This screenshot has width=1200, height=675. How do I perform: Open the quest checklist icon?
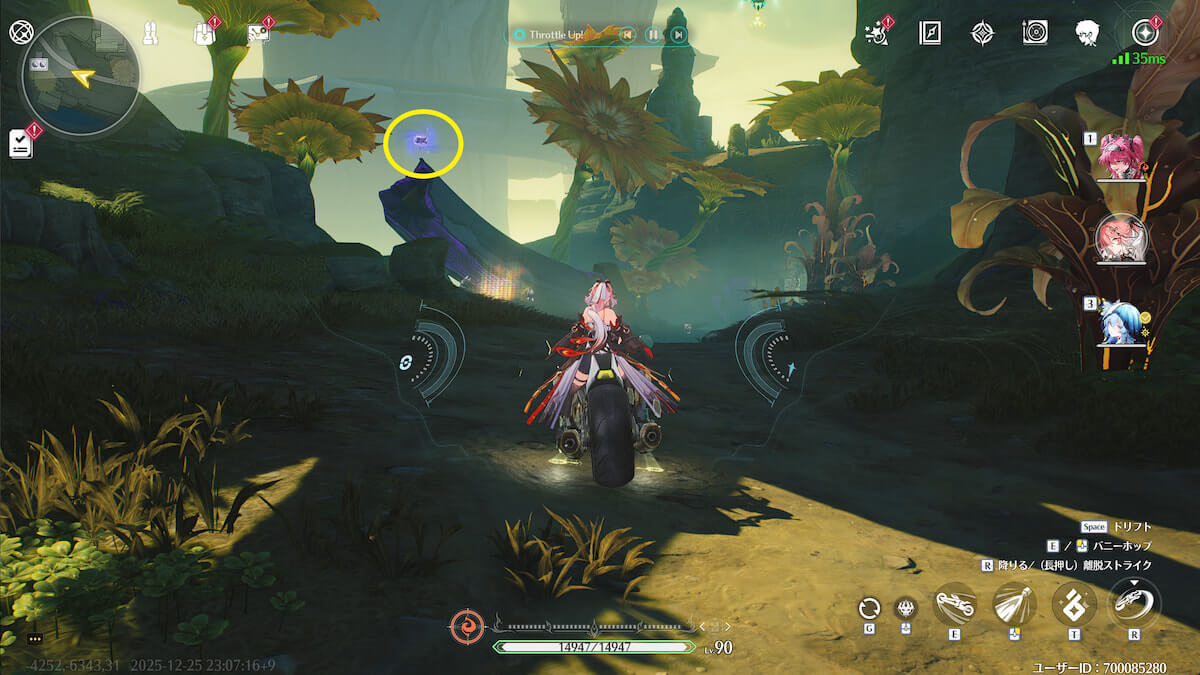(x=21, y=144)
